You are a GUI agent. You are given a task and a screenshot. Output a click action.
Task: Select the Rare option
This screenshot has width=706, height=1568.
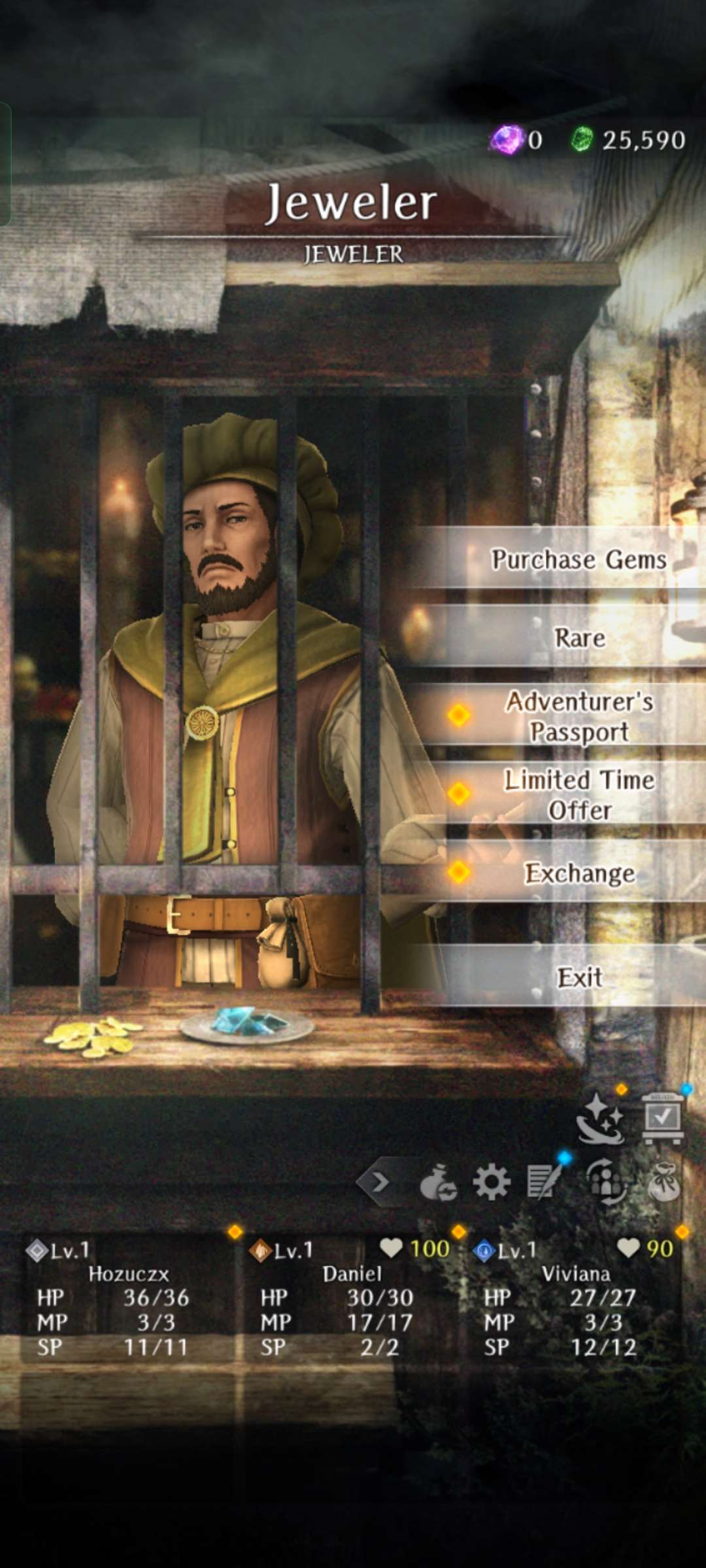pos(579,638)
